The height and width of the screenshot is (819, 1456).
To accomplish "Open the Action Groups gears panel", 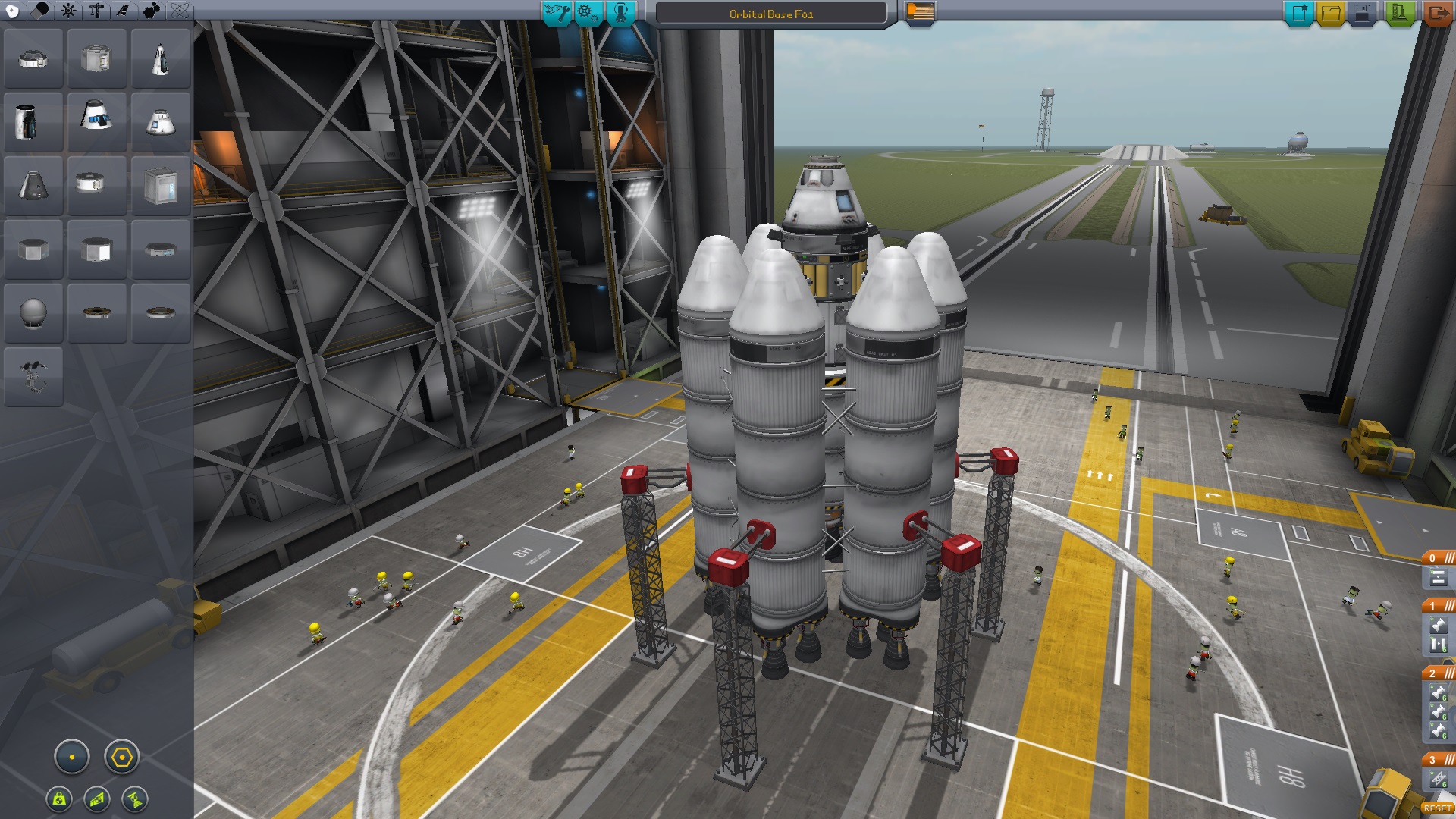I will coord(588,13).
